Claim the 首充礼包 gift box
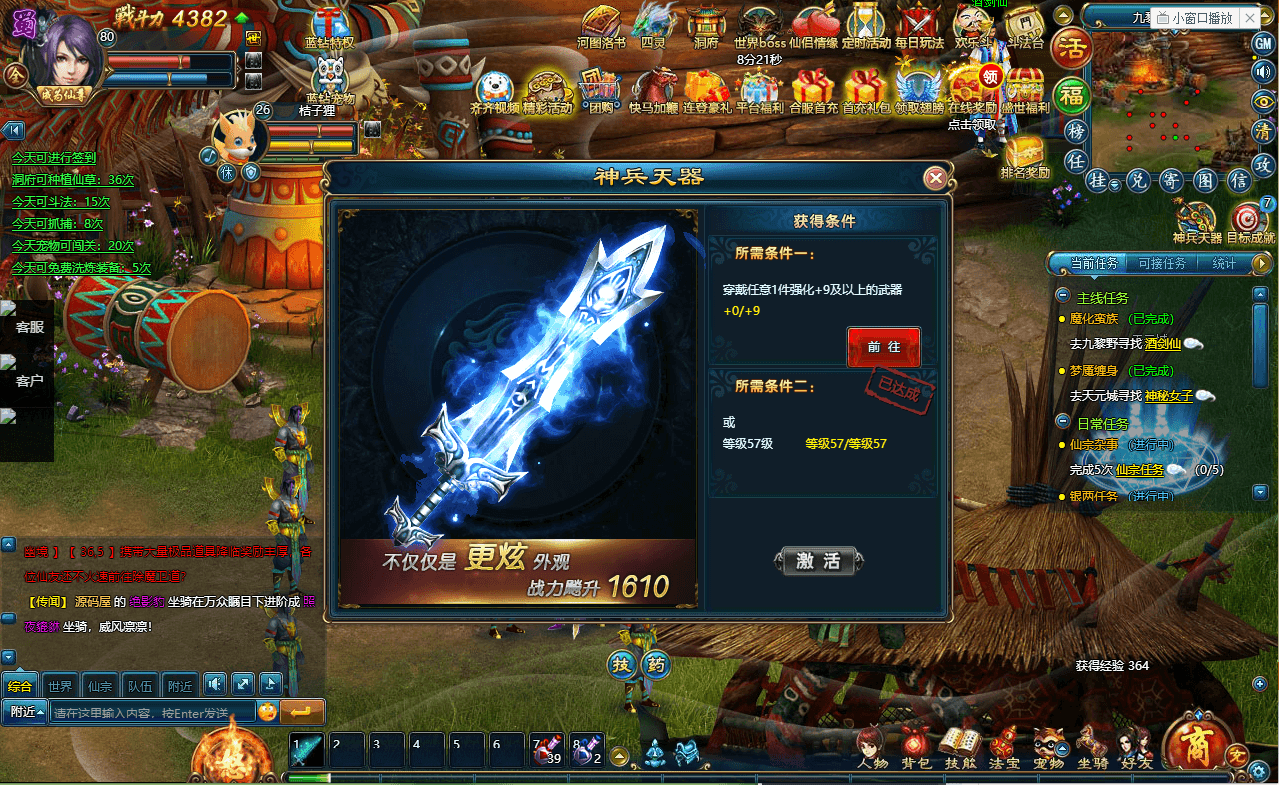Image resolution: width=1279 pixels, height=785 pixels. click(865, 88)
